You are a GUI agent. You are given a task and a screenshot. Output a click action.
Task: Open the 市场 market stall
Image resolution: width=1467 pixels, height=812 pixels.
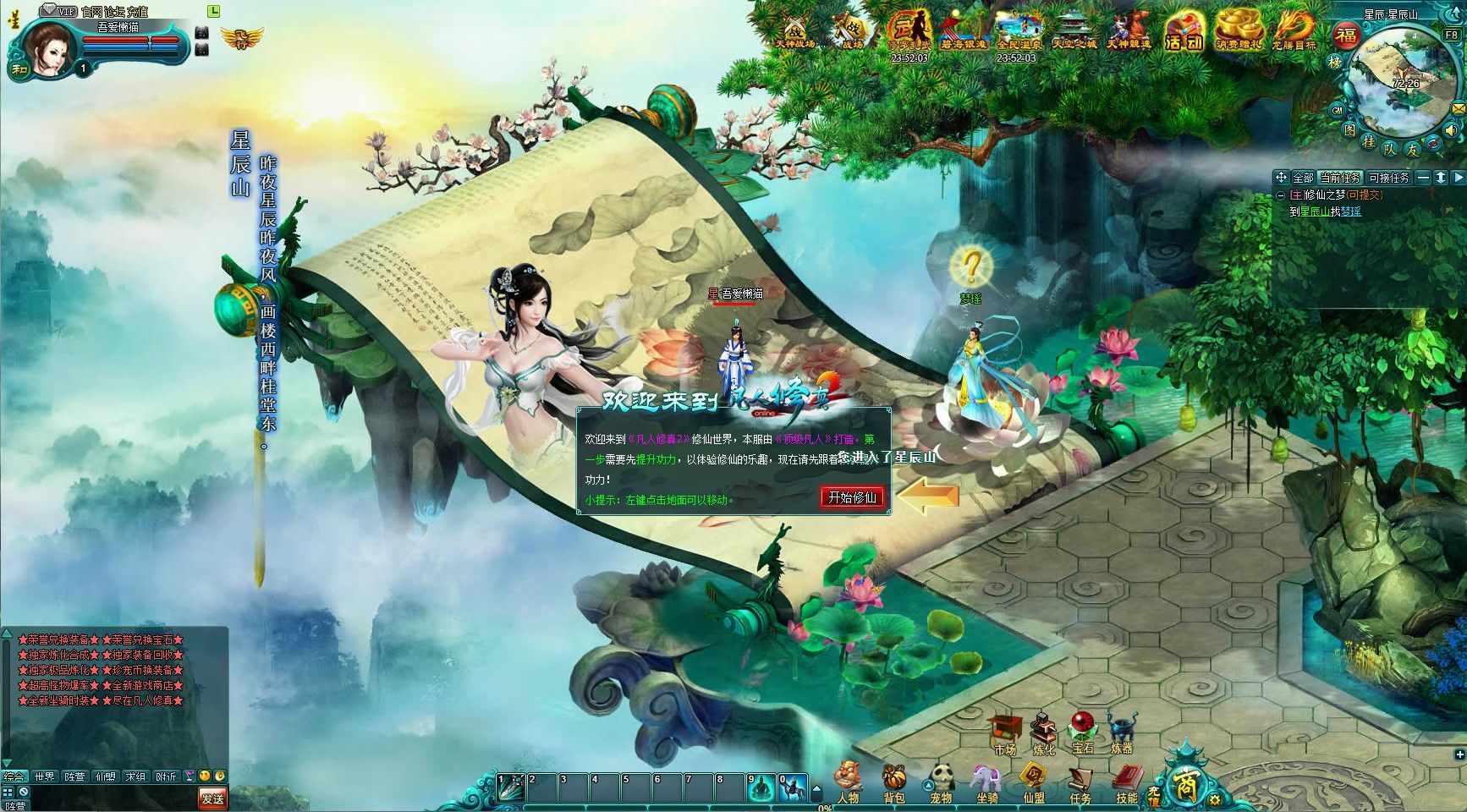pyautogui.click(x=1004, y=732)
